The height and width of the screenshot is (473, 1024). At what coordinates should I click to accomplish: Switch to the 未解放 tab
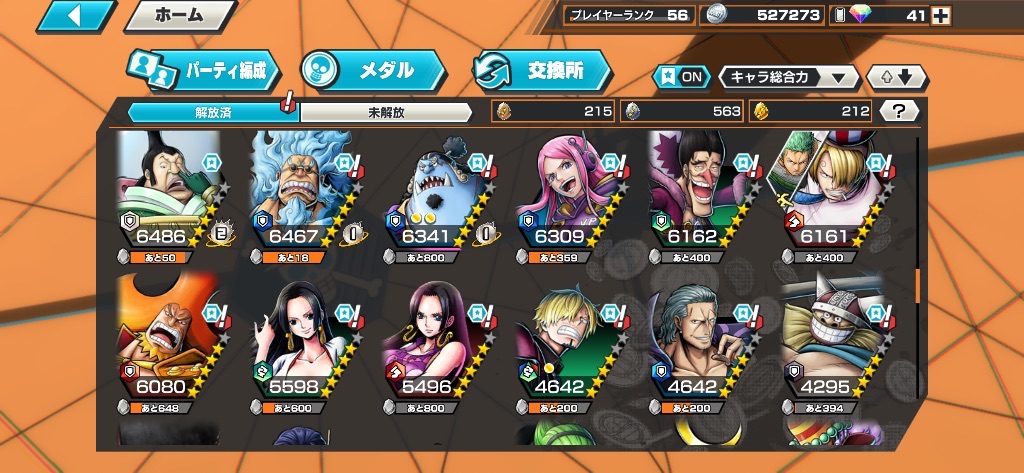click(x=385, y=112)
